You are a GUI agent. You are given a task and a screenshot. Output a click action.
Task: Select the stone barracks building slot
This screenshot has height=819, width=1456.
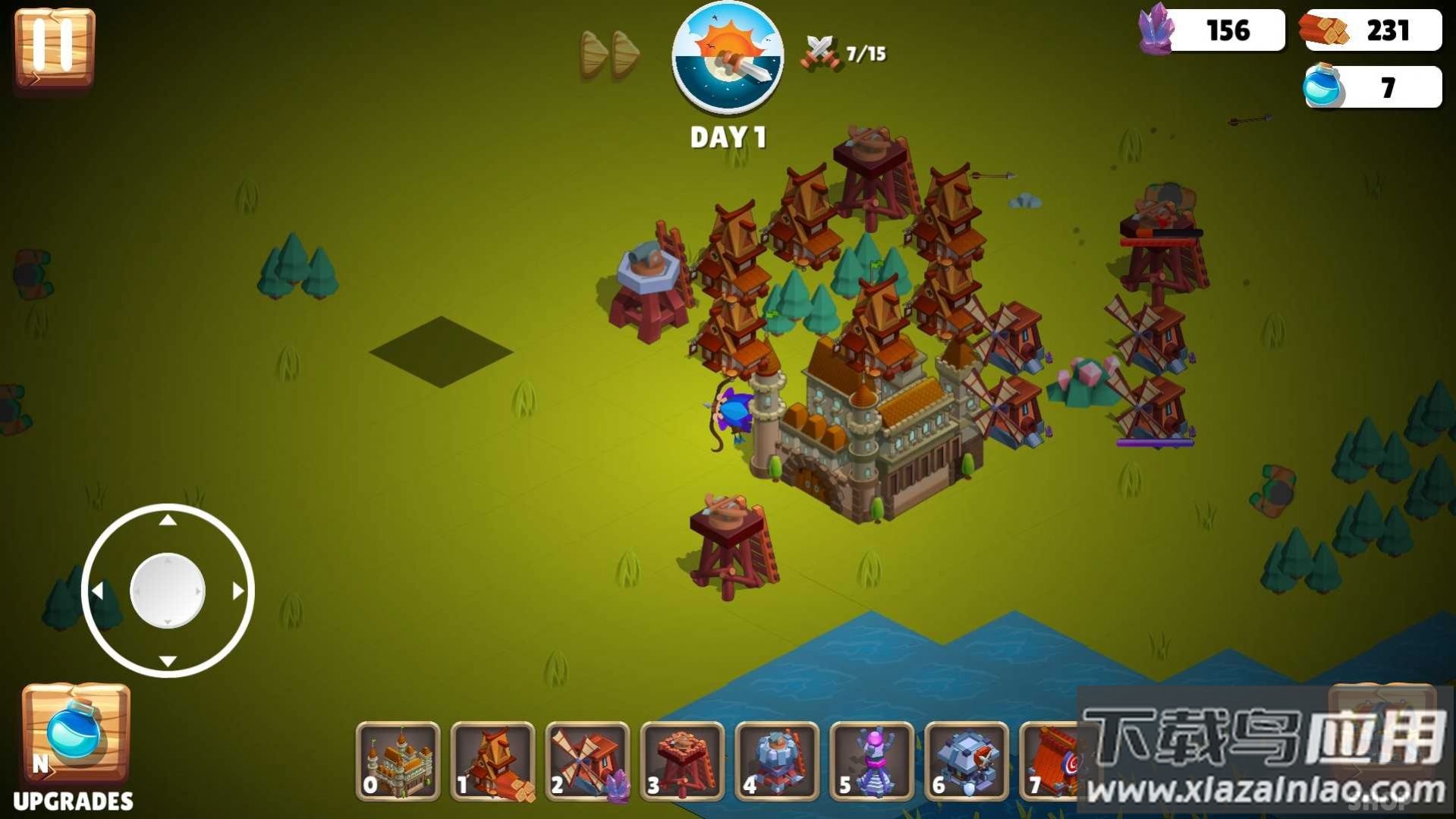click(967, 761)
